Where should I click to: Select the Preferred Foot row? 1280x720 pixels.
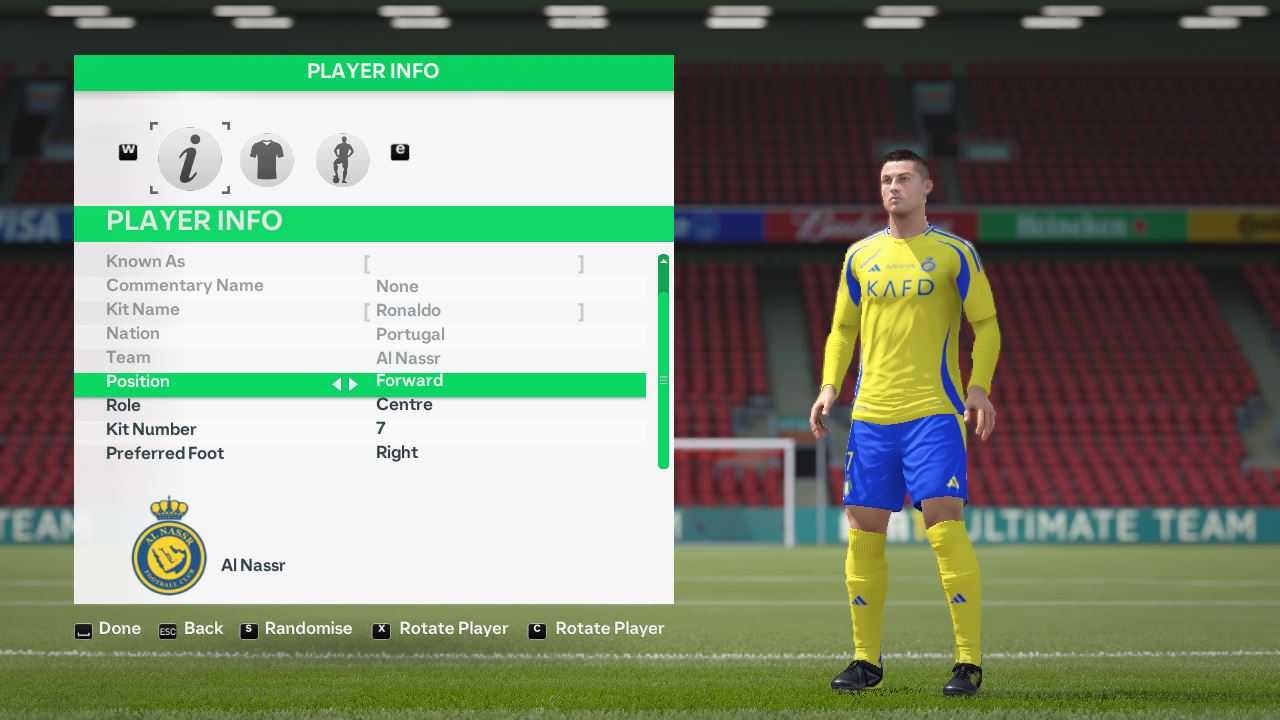coord(360,453)
